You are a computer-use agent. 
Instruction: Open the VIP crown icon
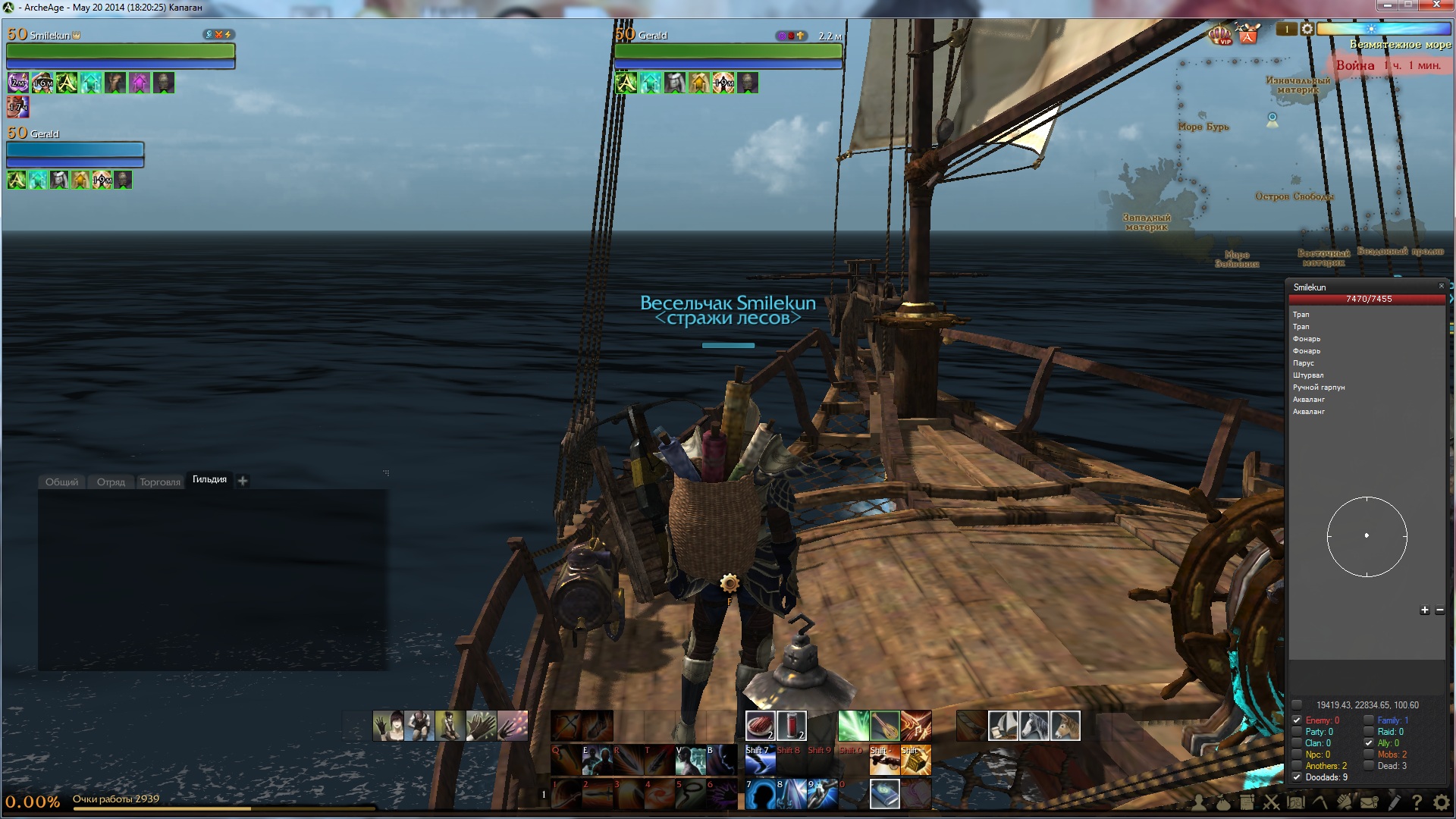click(1220, 35)
